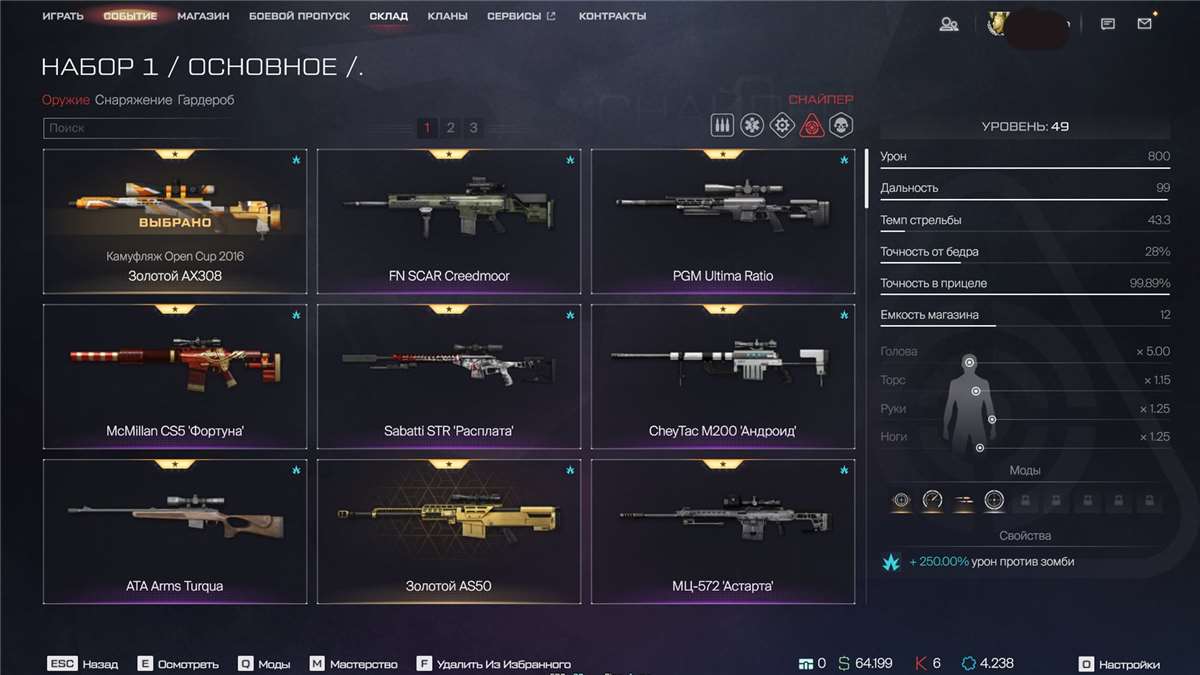Select the CheyTac M200 'Андроид' rifle
1200x675 pixels.
click(723, 376)
